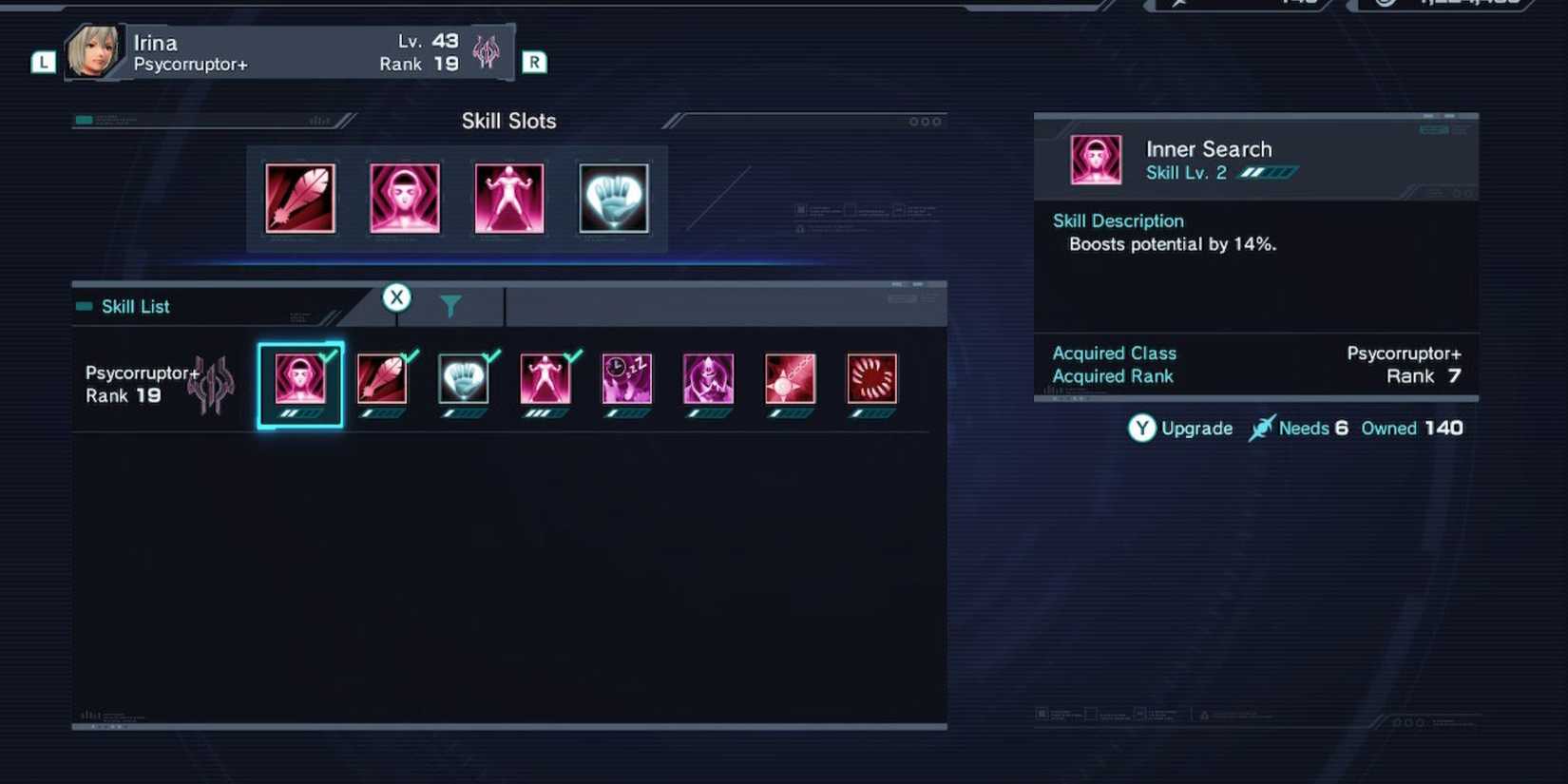The image size is (1568, 784).
Task: Select the sleeping Zzz skill icon
Action: [x=626, y=380]
